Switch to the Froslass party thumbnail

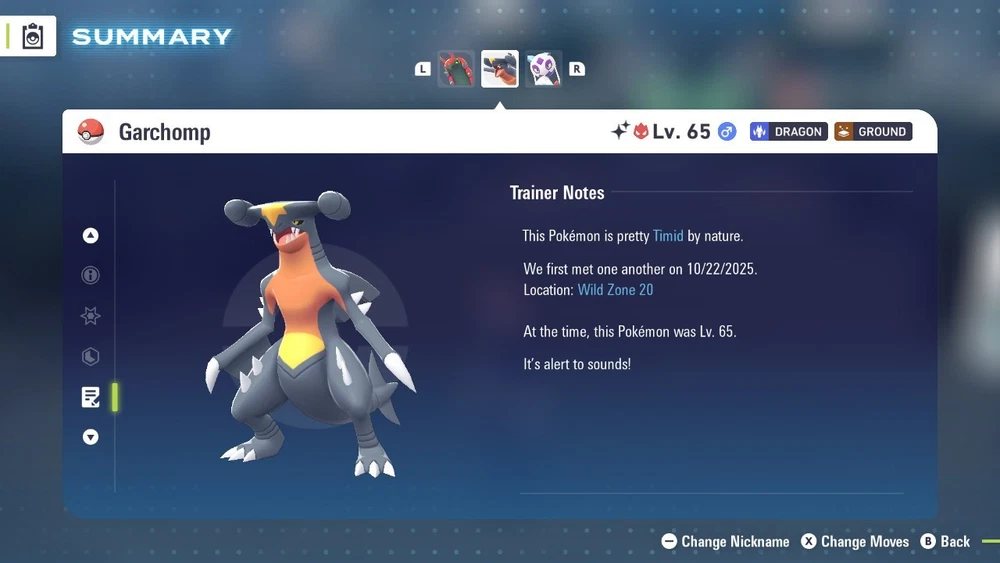[544, 69]
